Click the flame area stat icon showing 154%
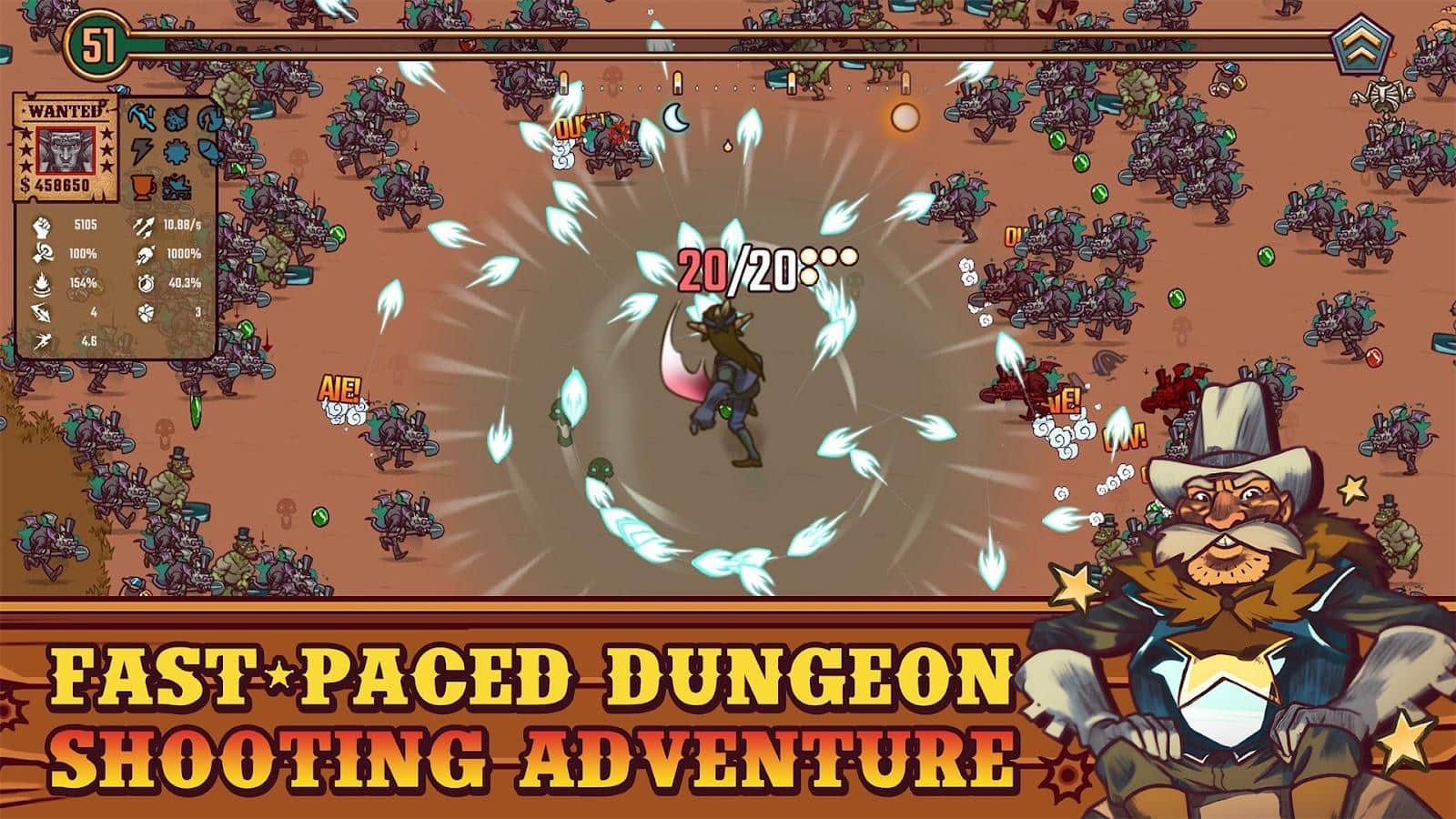Viewport: 1456px width, 819px height. (x=41, y=285)
